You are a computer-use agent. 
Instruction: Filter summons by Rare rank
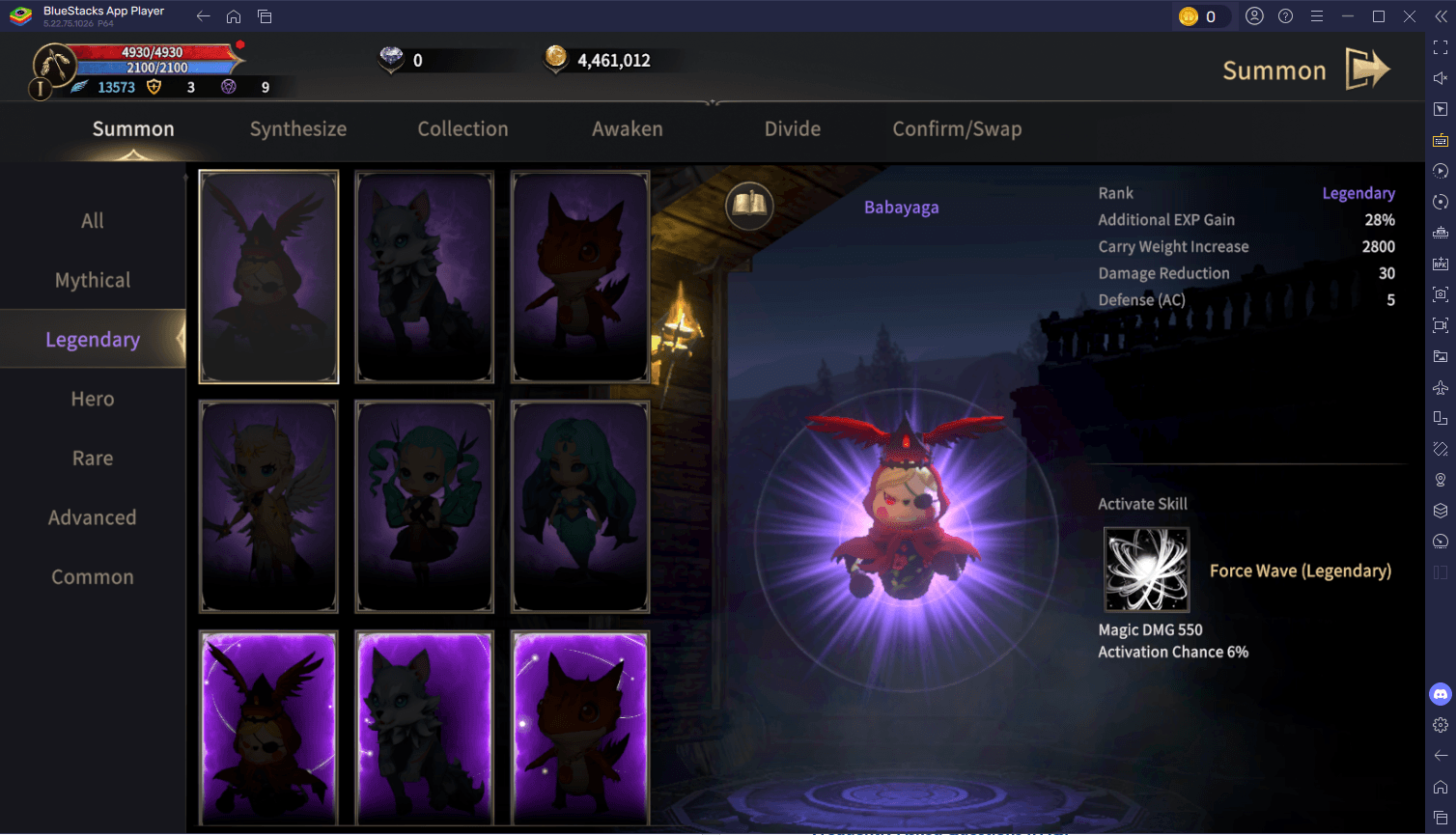[x=93, y=459]
